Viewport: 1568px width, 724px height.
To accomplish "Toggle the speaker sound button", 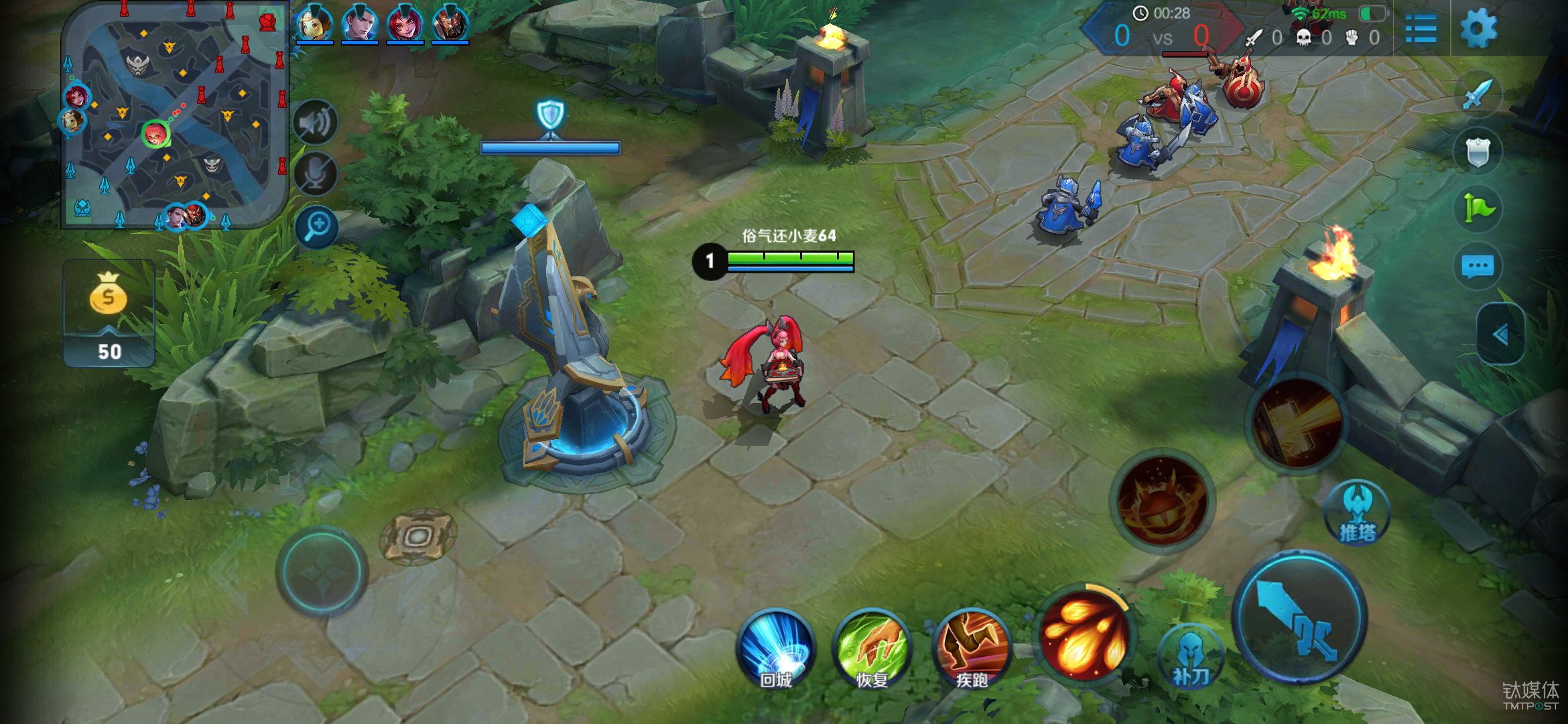I will 315,123.
